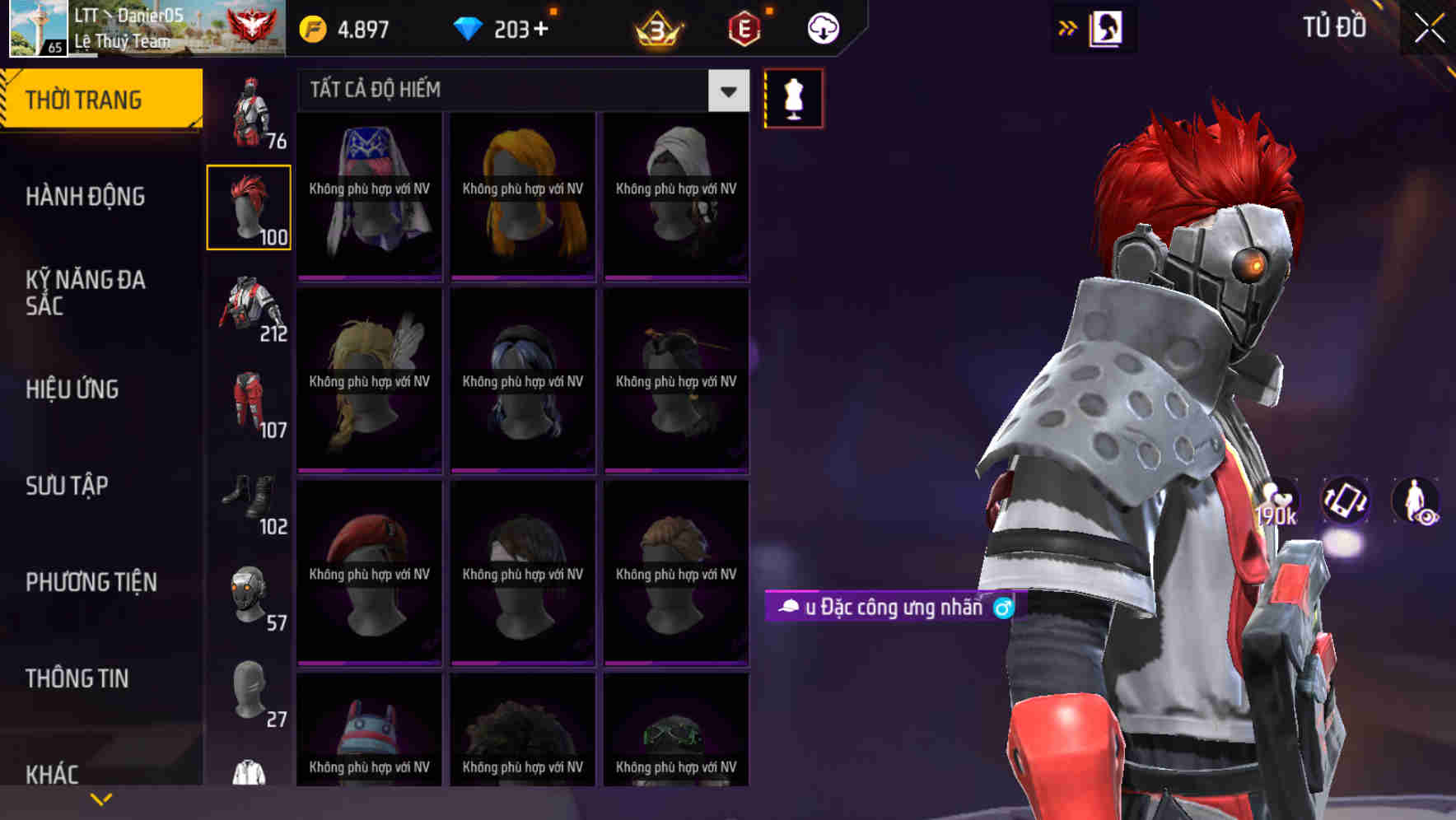Open the SƯU TẬP menu item
This screenshot has width=1456, height=820.
[x=66, y=487]
